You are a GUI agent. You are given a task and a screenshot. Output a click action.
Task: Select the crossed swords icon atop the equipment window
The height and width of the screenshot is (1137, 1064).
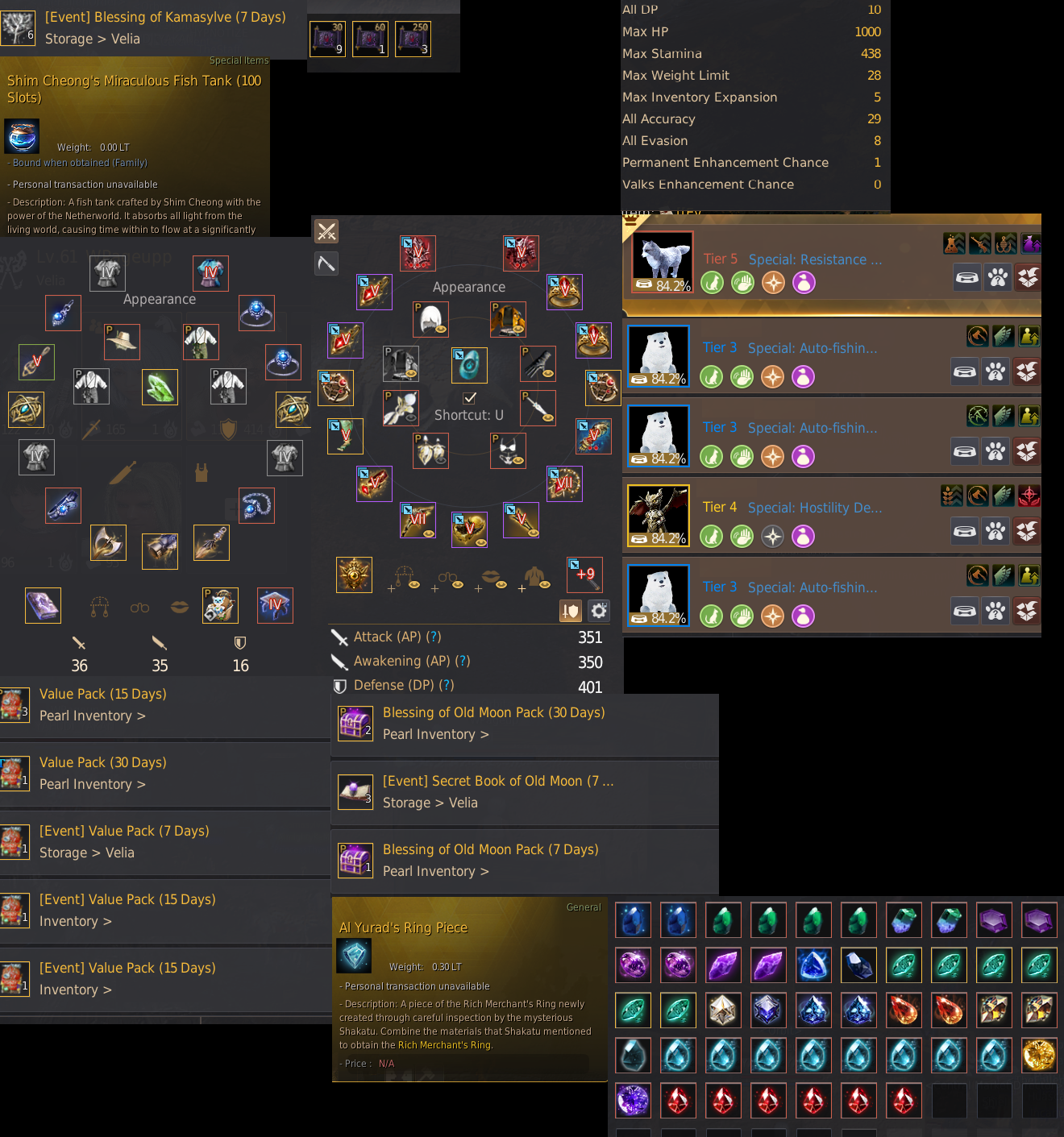pyautogui.click(x=326, y=231)
